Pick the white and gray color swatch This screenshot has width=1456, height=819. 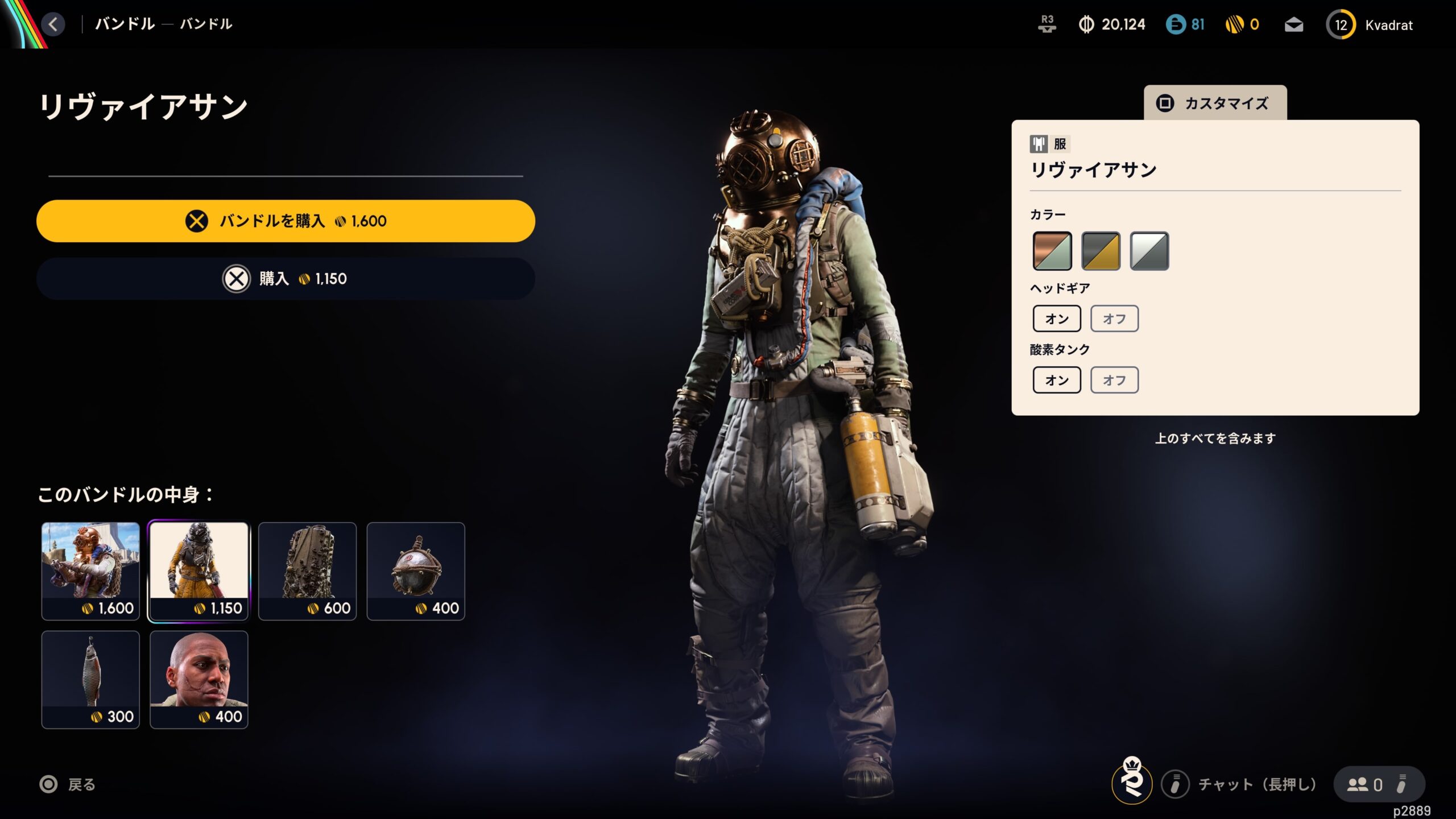point(1149,251)
